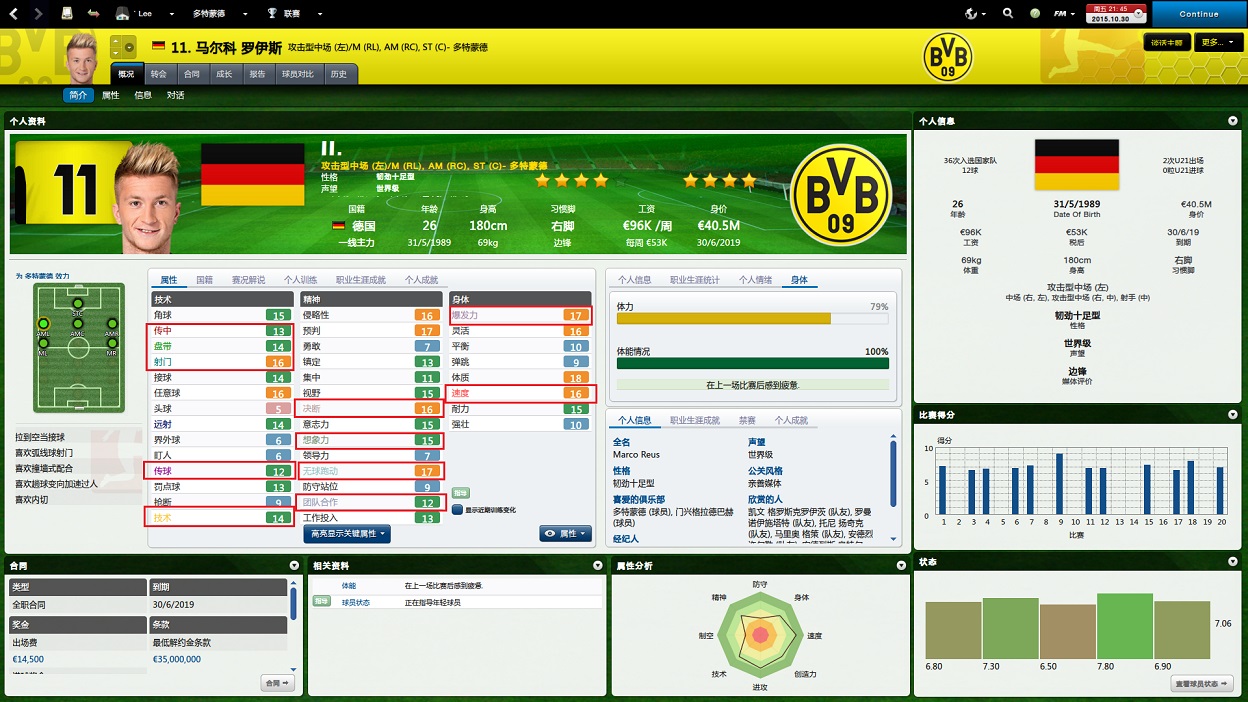The width and height of the screenshot is (1248, 702).
Task: Open the FM dropdown menu
Action: tap(1066, 14)
